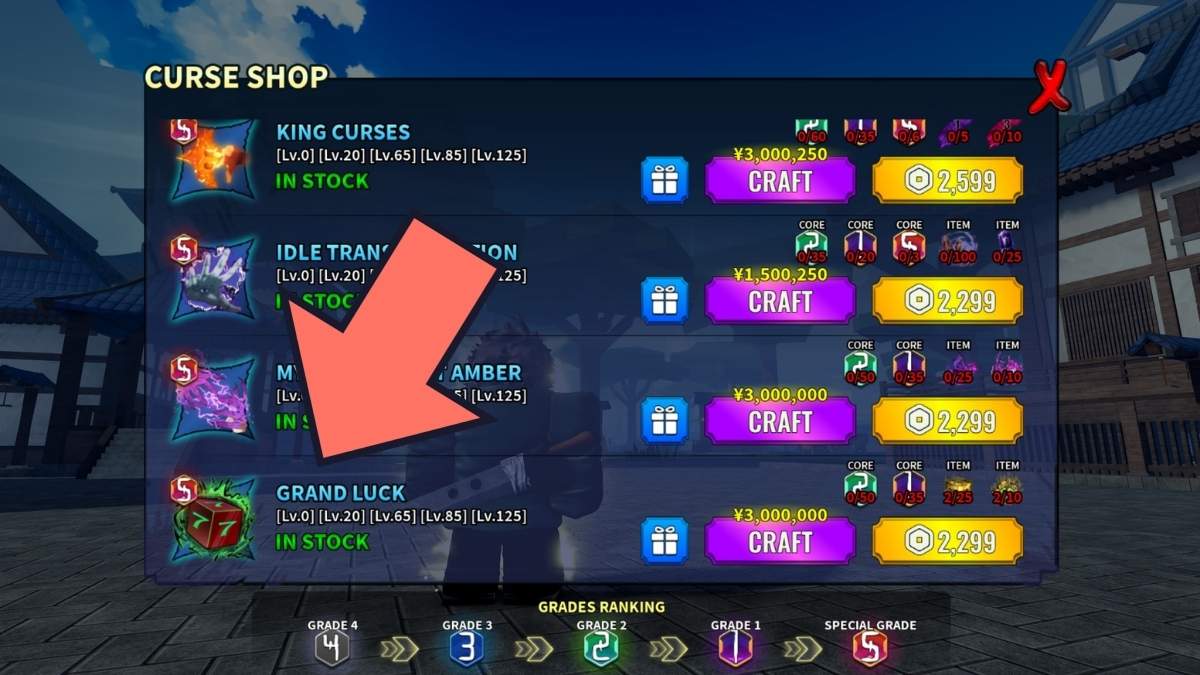Gift the purple lightning curse technique

[x=664, y=421]
